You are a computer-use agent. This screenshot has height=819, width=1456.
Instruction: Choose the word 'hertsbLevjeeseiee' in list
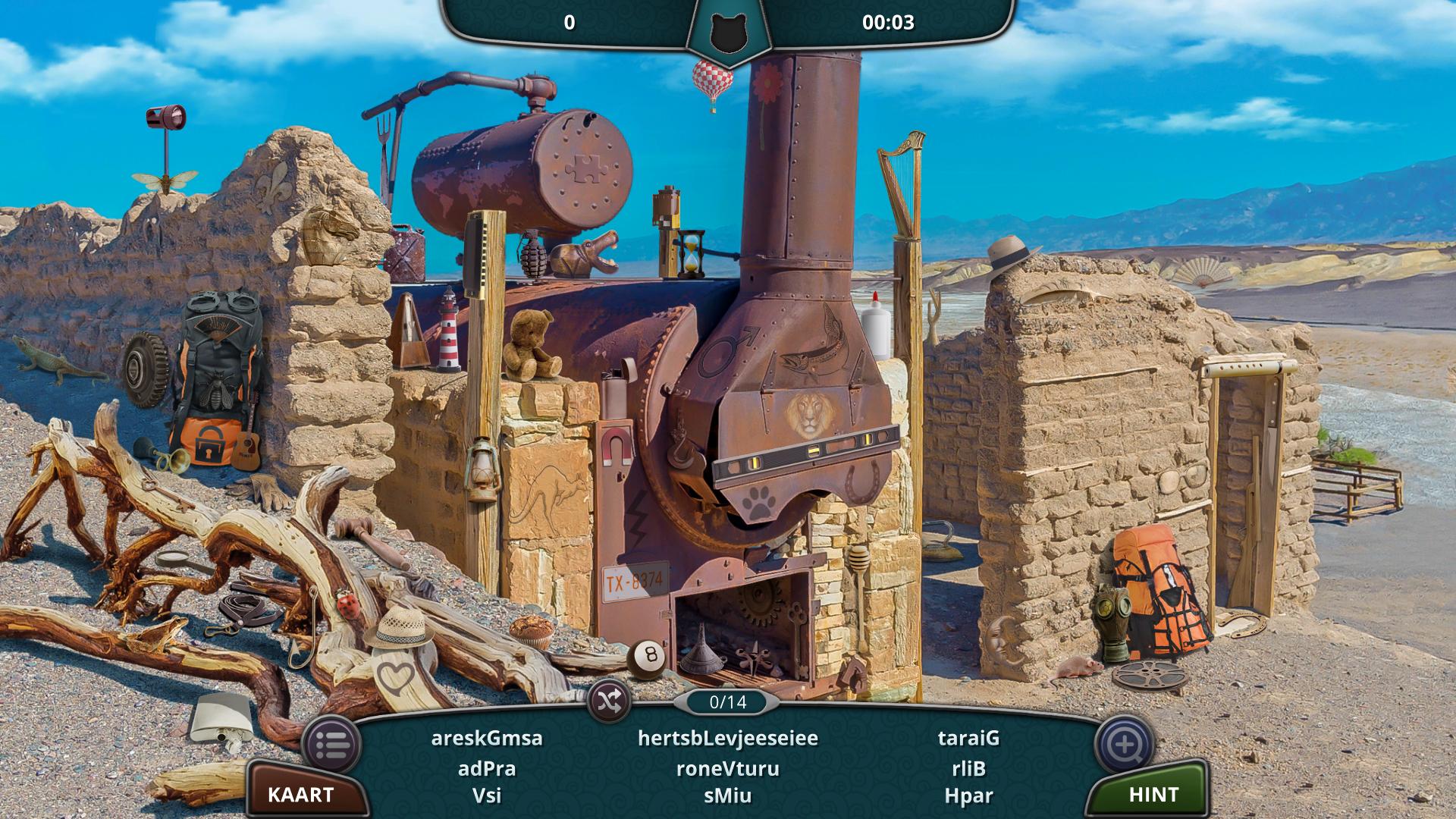(x=728, y=738)
